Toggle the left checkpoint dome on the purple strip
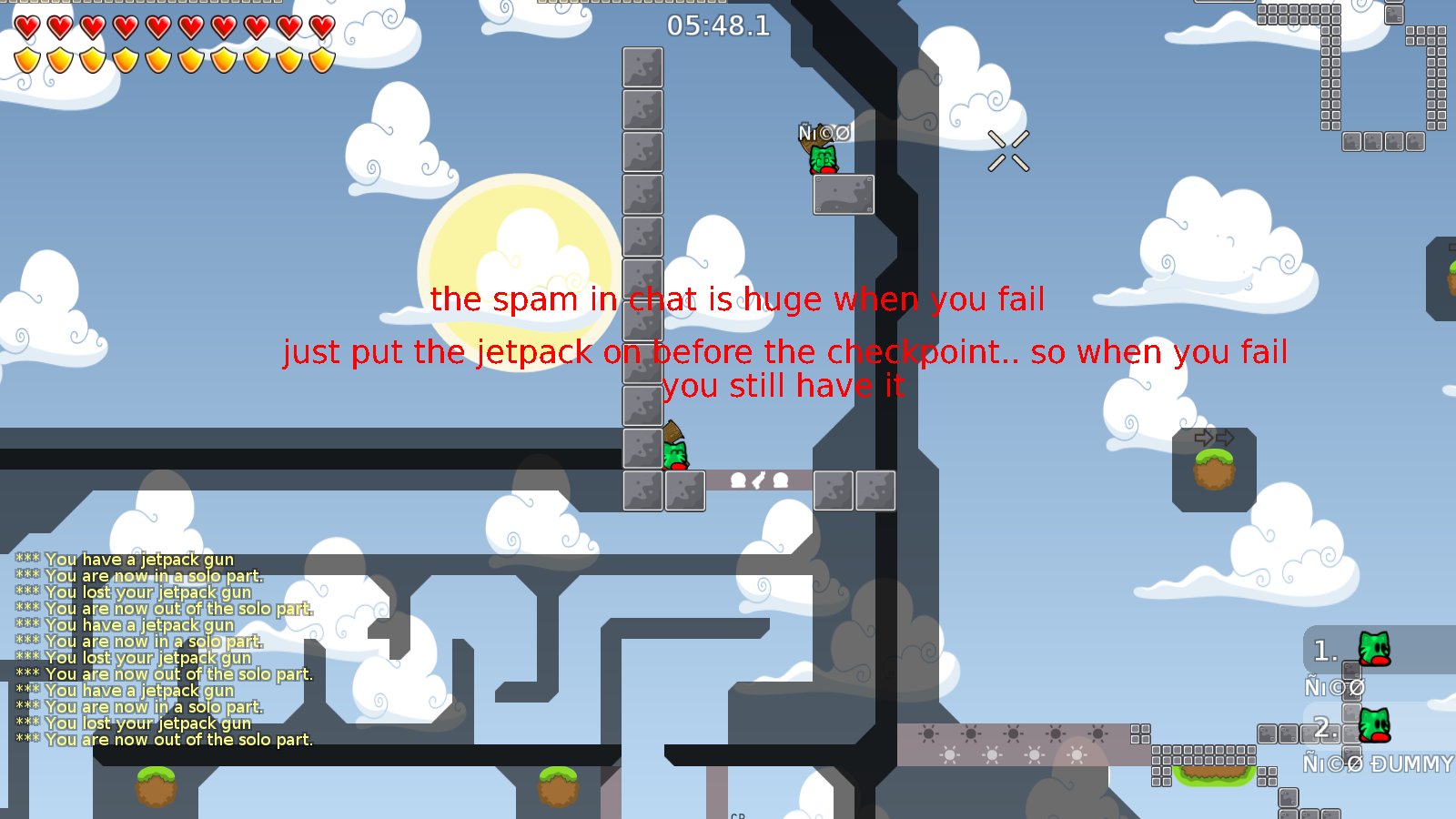This screenshot has height=819, width=1456. (x=738, y=480)
